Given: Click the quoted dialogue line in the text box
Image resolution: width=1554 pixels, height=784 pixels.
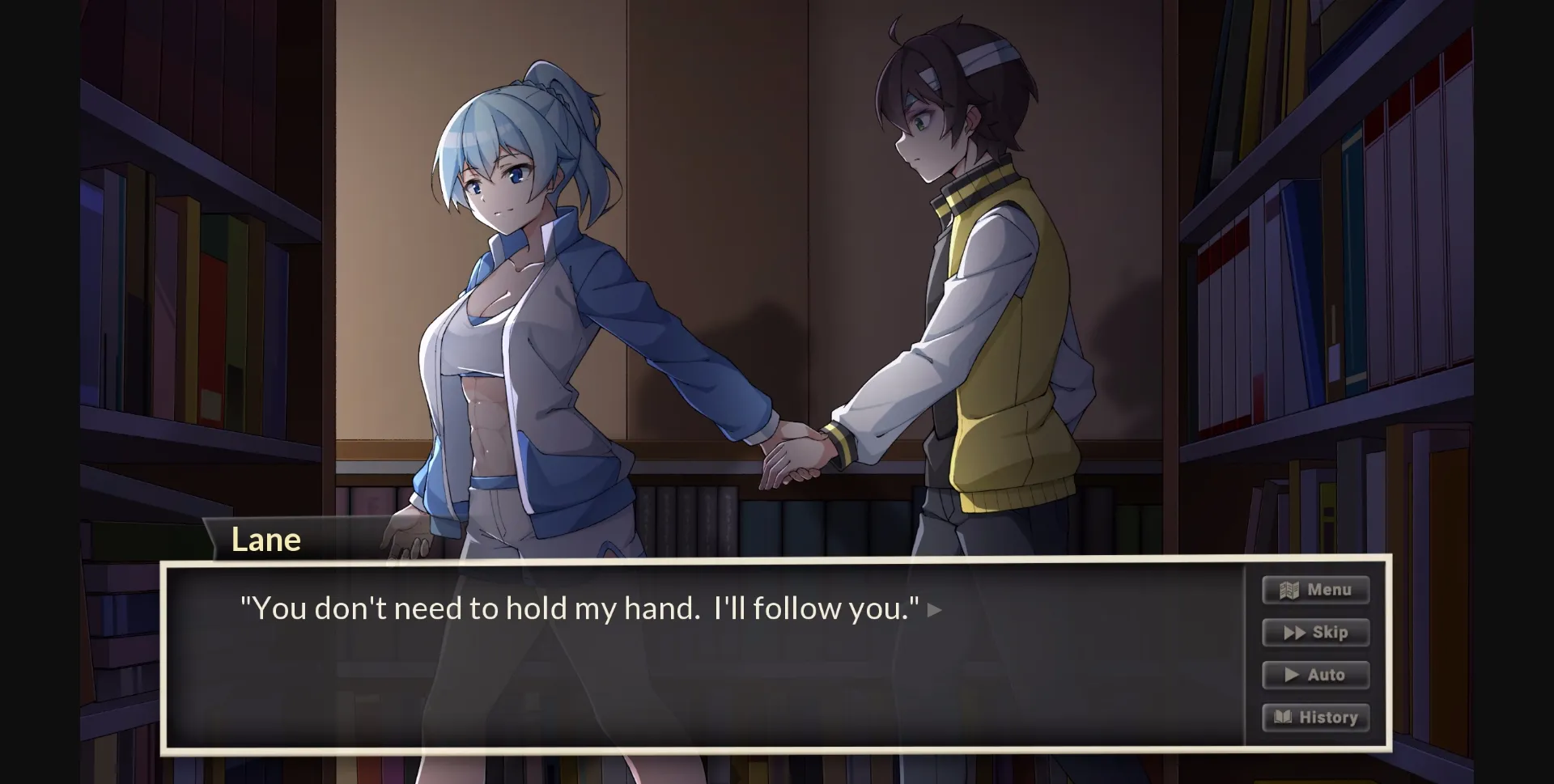Looking at the screenshot, I should (x=579, y=608).
